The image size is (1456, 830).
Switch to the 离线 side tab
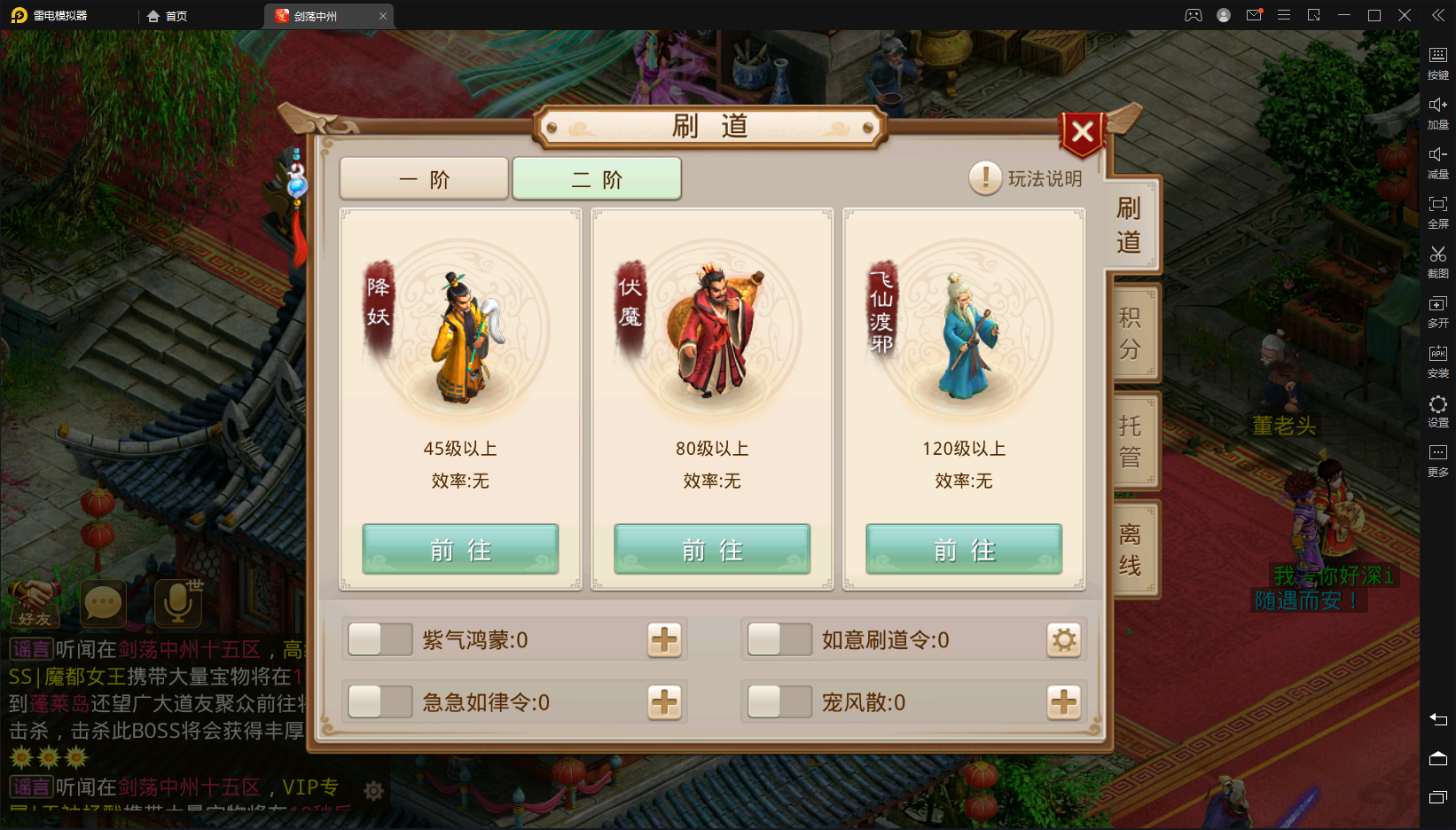pyautogui.click(x=1131, y=550)
